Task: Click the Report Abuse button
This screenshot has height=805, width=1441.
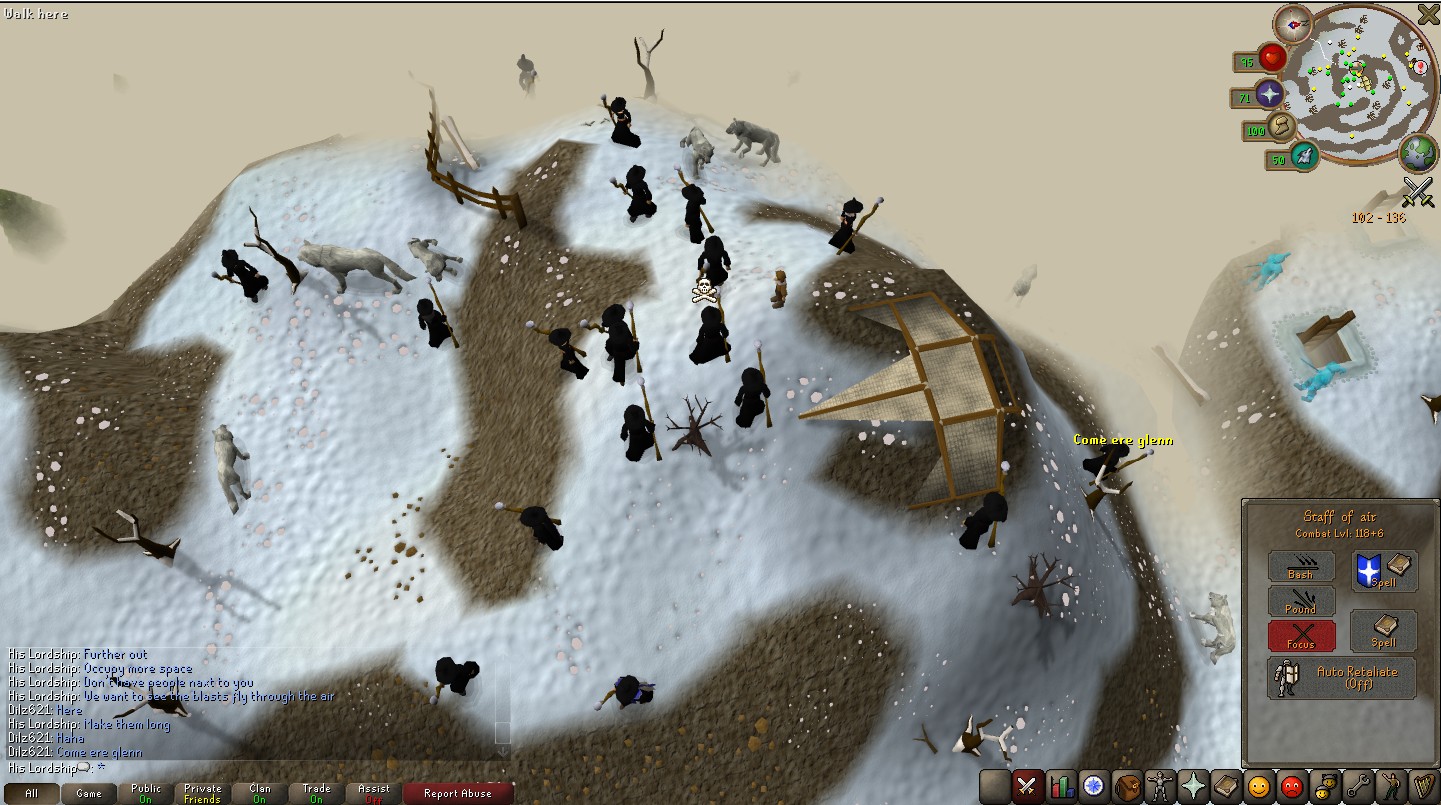Action: (x=457, y=794)
